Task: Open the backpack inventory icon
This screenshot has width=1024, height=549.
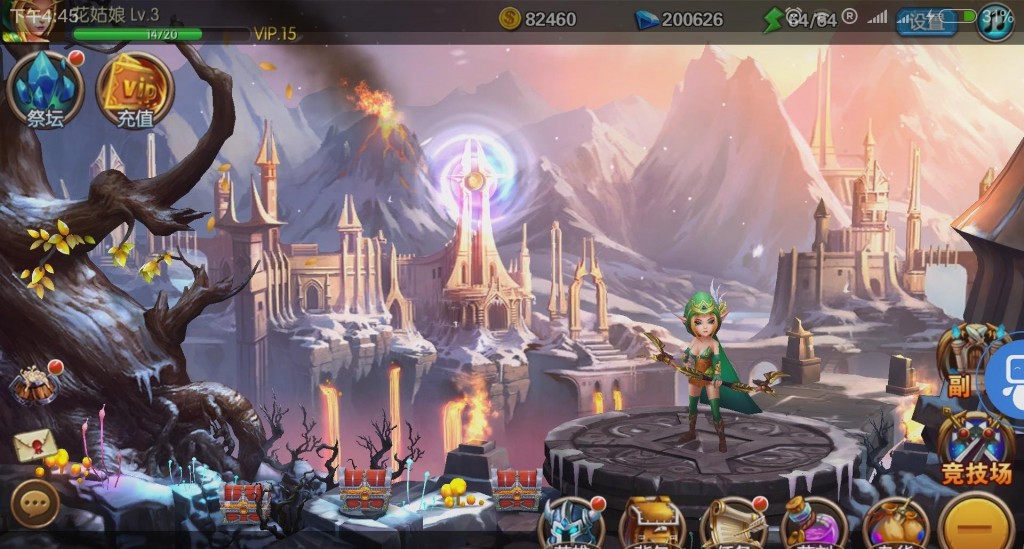Action: click(652, 524)
